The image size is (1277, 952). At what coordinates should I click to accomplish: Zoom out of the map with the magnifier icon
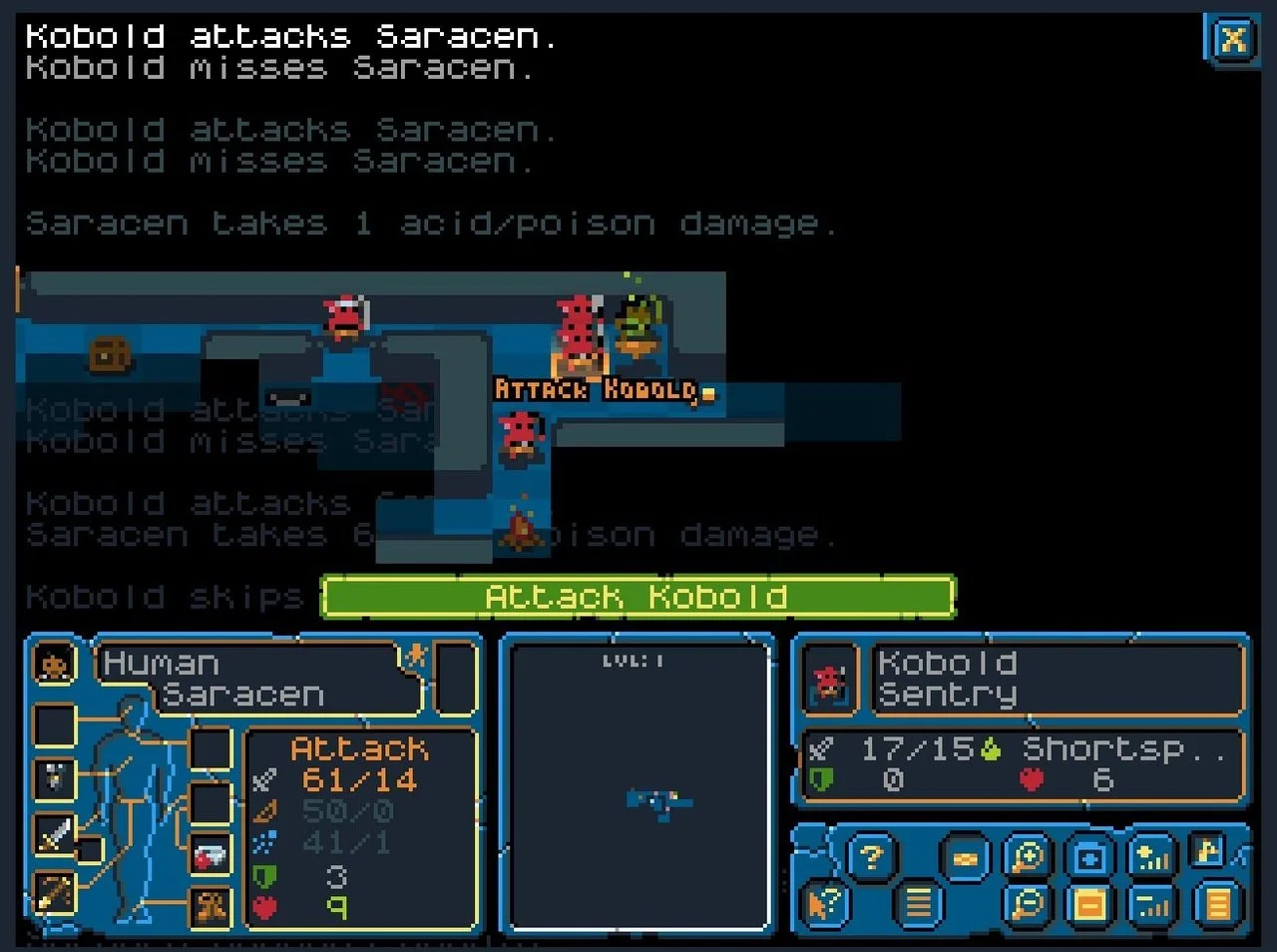tap(1026, 904)
